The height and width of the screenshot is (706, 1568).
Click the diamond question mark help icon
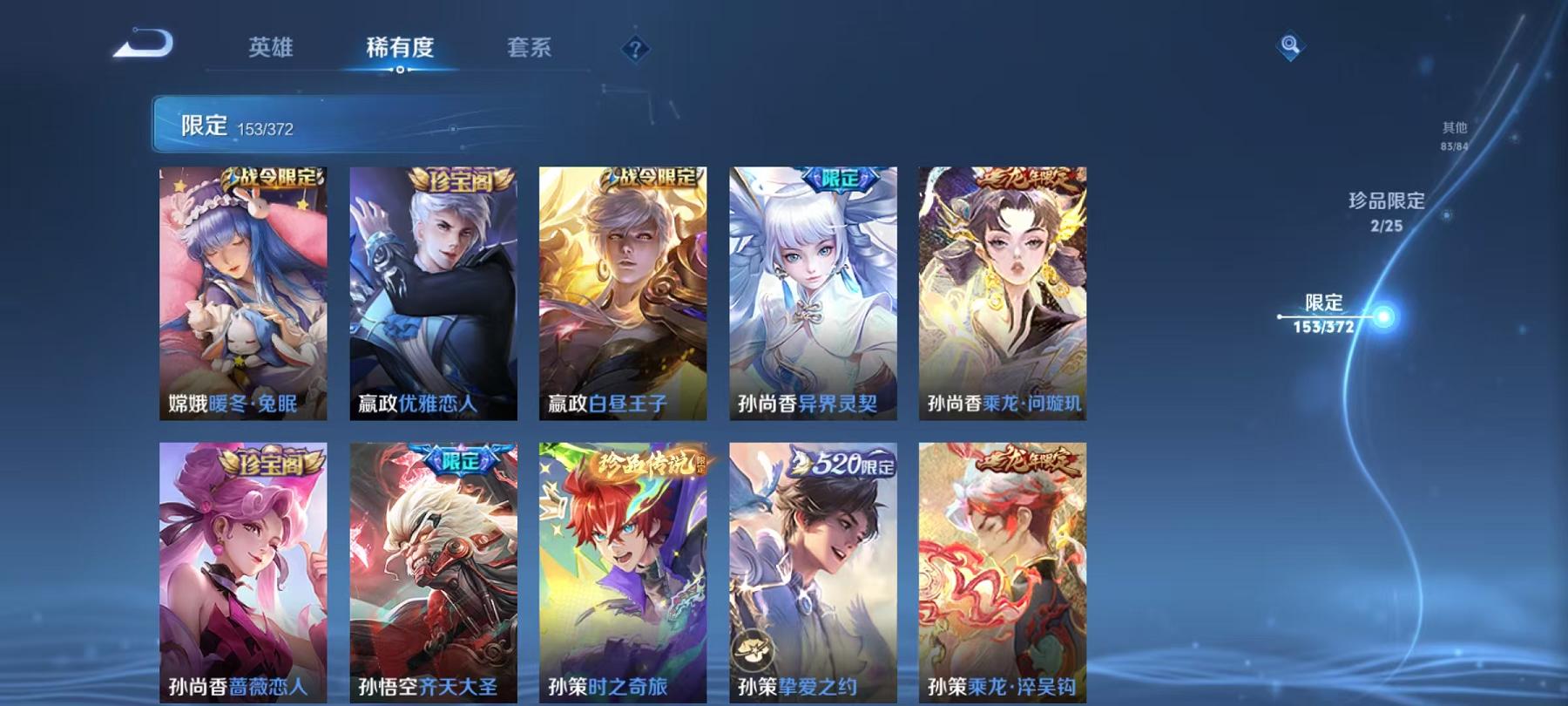637,49
